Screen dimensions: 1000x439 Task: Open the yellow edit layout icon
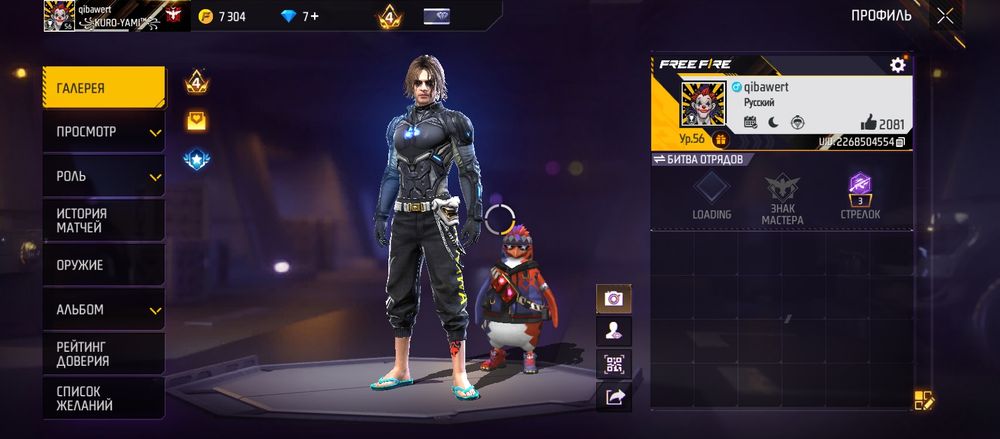click(923, 400)
